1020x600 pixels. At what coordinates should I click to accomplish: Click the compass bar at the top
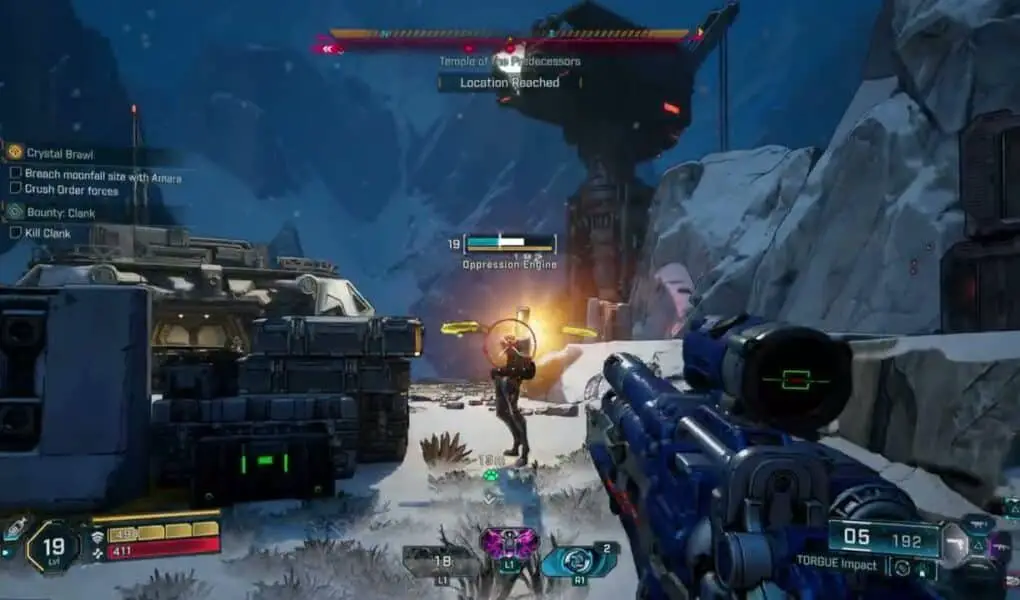[x=509, y=40]
